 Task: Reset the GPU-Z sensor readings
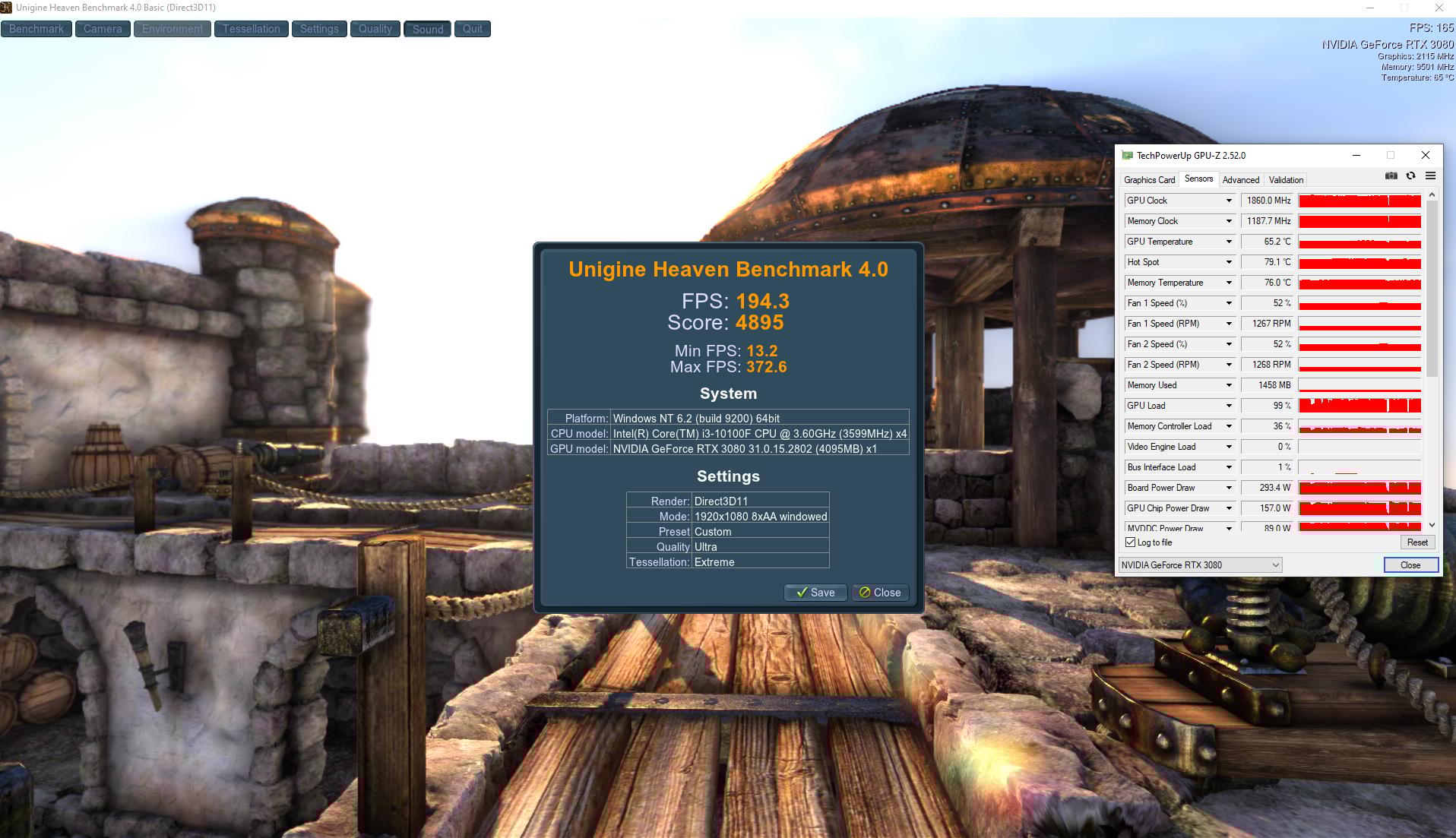click(1416, 542)
